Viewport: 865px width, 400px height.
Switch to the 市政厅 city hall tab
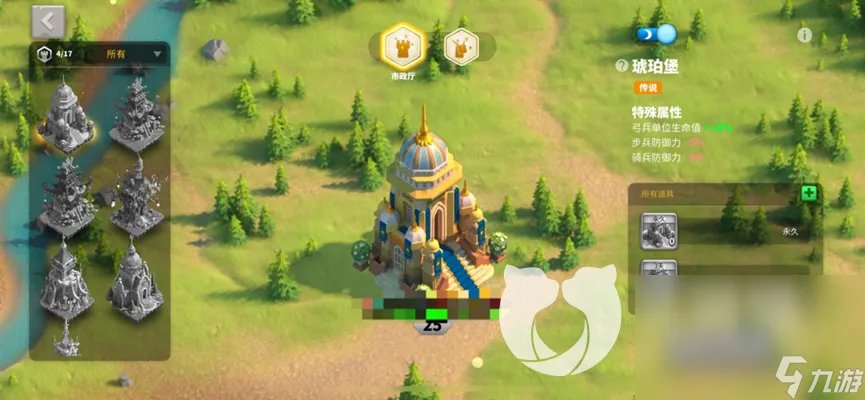pyautogui.click(x=403, y=47)
